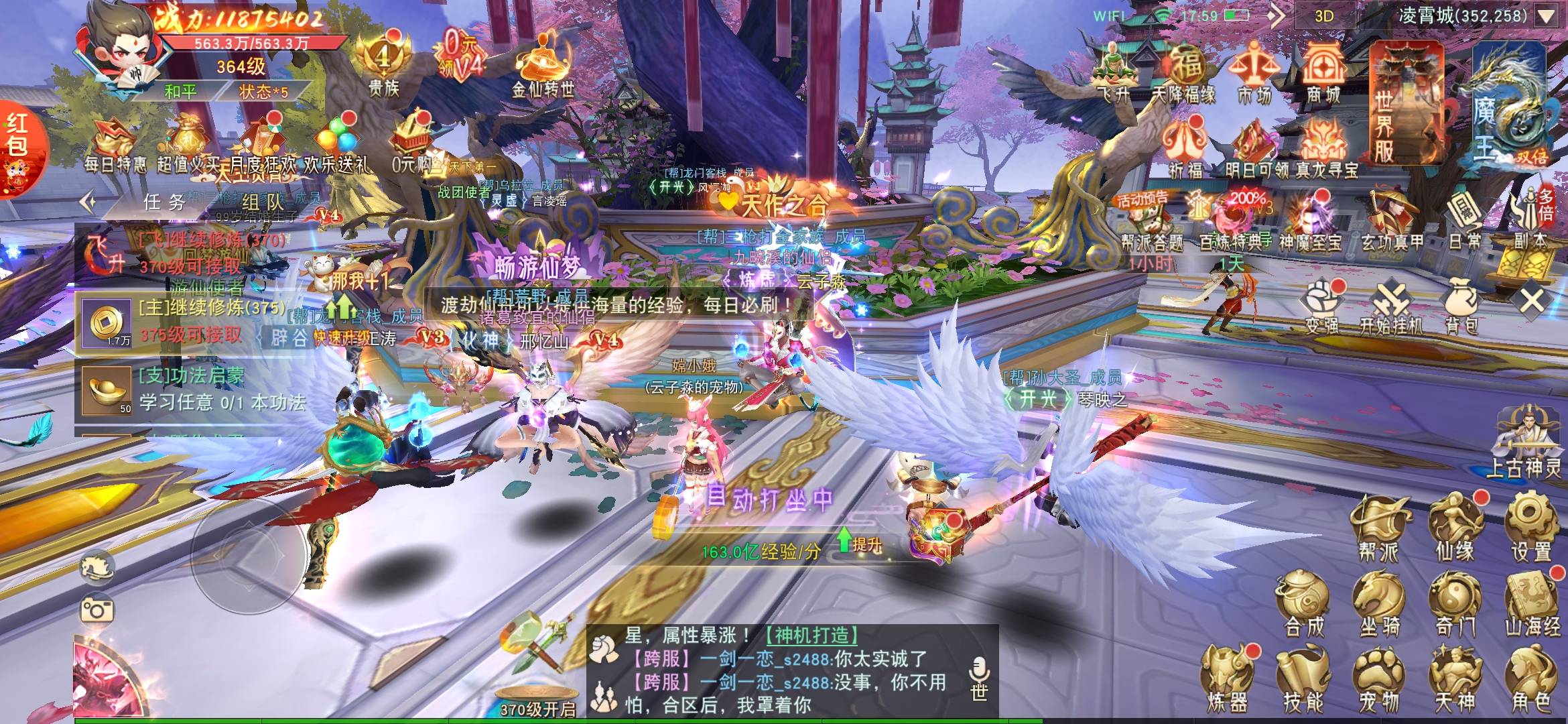This screenshot has height=724, width=1568.
Task: Open the 飞升 ascension icon
Action: 1114,72
